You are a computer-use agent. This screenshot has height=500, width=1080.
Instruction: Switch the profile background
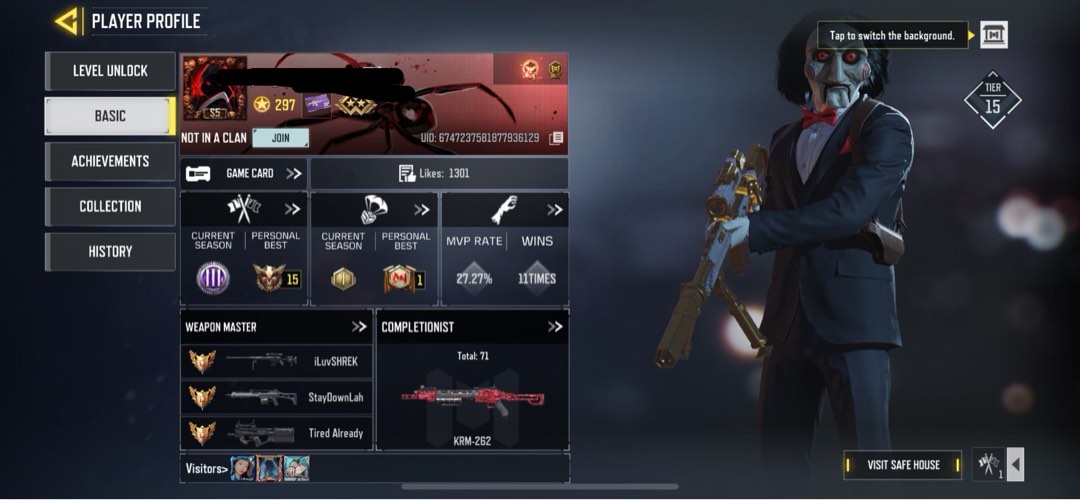click(x=993, y=35)
